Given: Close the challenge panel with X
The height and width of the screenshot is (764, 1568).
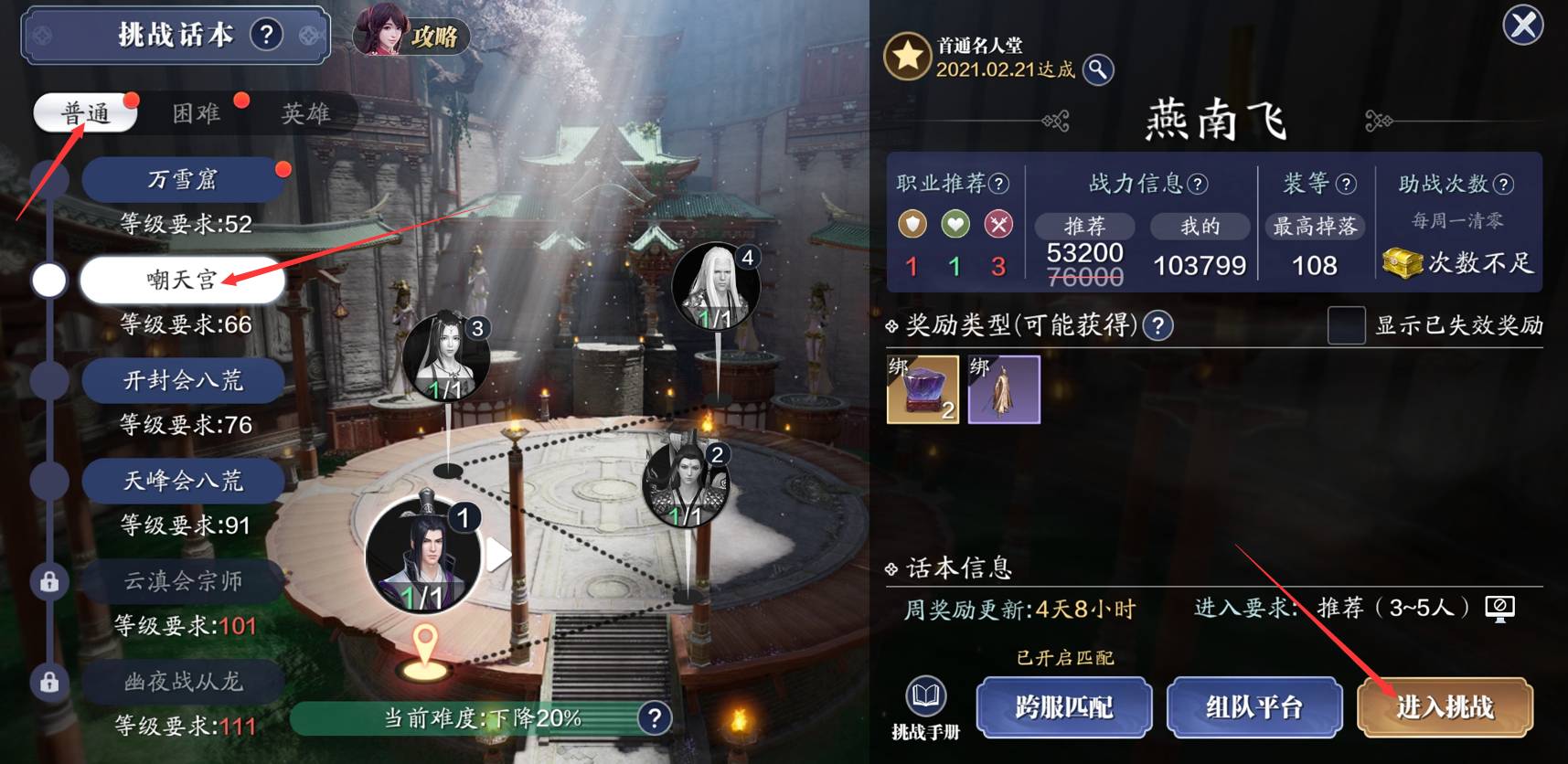Looking at the screenshot, I should click(x=1523, y=25).
